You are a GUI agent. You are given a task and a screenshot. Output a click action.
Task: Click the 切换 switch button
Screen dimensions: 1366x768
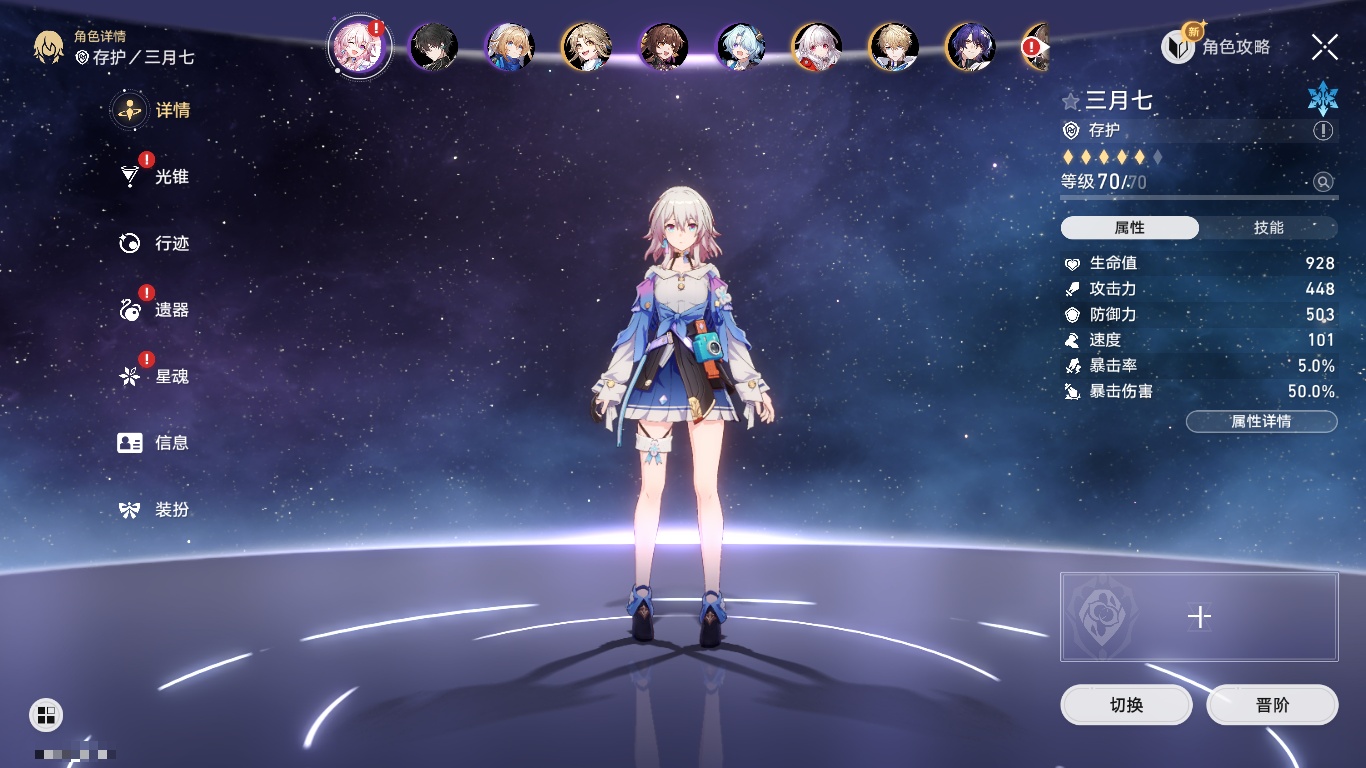click(1126, 705)
